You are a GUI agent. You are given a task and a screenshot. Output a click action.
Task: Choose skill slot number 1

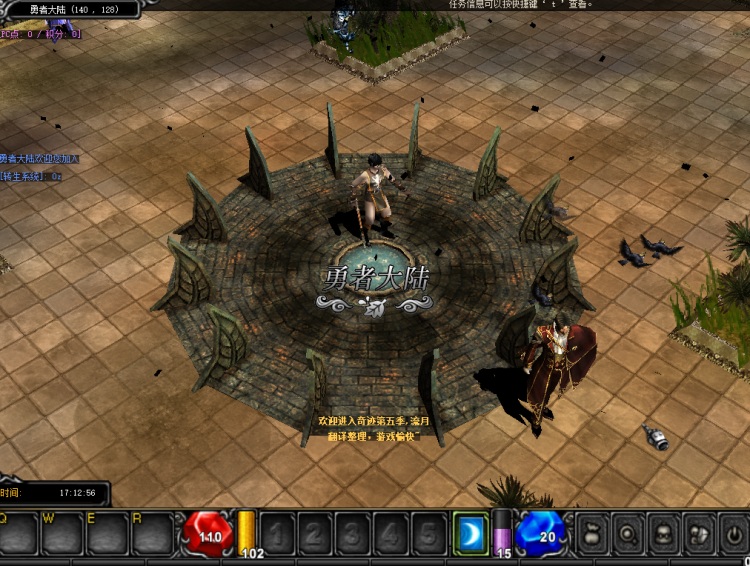(x=276, y=534)
